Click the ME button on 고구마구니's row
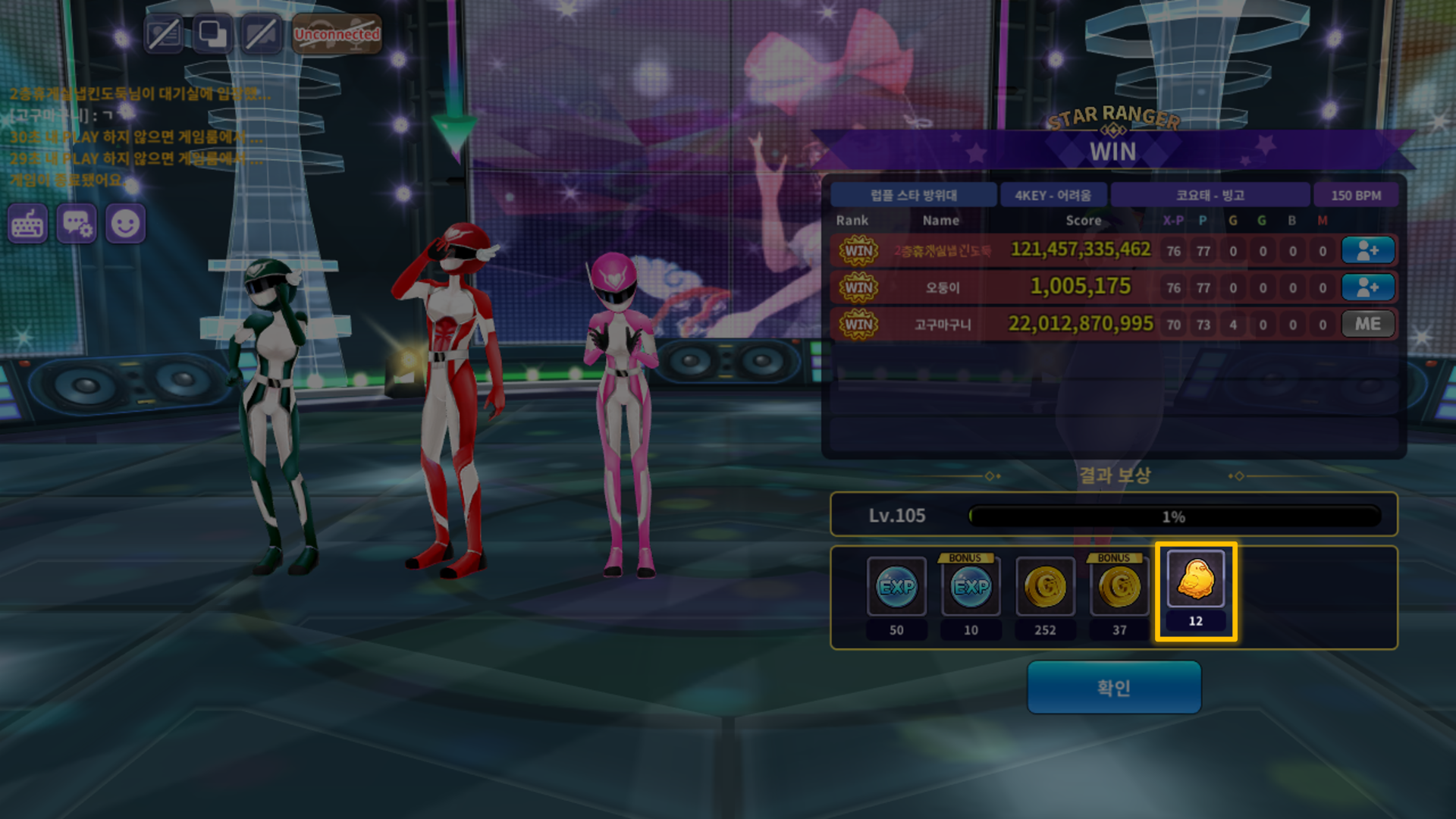1456x819 pixels. (x=1367, y=324)
